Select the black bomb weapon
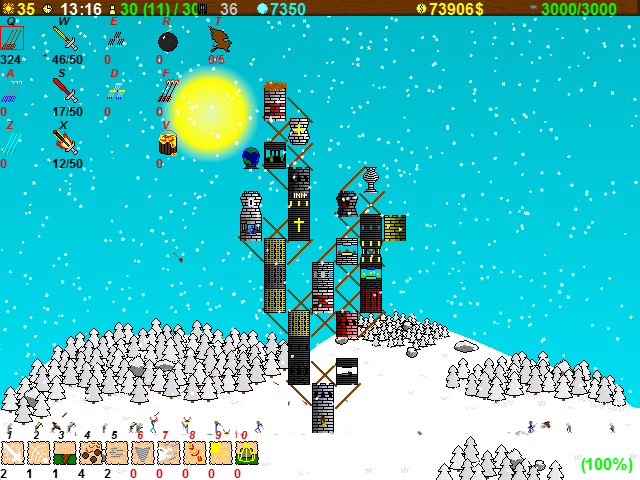Image resolution: width=640 pixels, height=480 pixels. click(x=168, y=41)
